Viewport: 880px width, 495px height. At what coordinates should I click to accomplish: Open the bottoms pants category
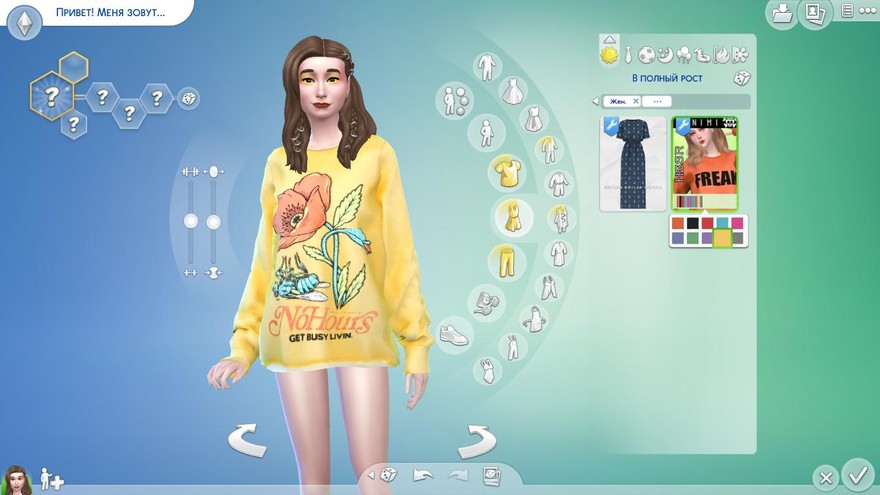pyautogui.click(x=507, y=262)
